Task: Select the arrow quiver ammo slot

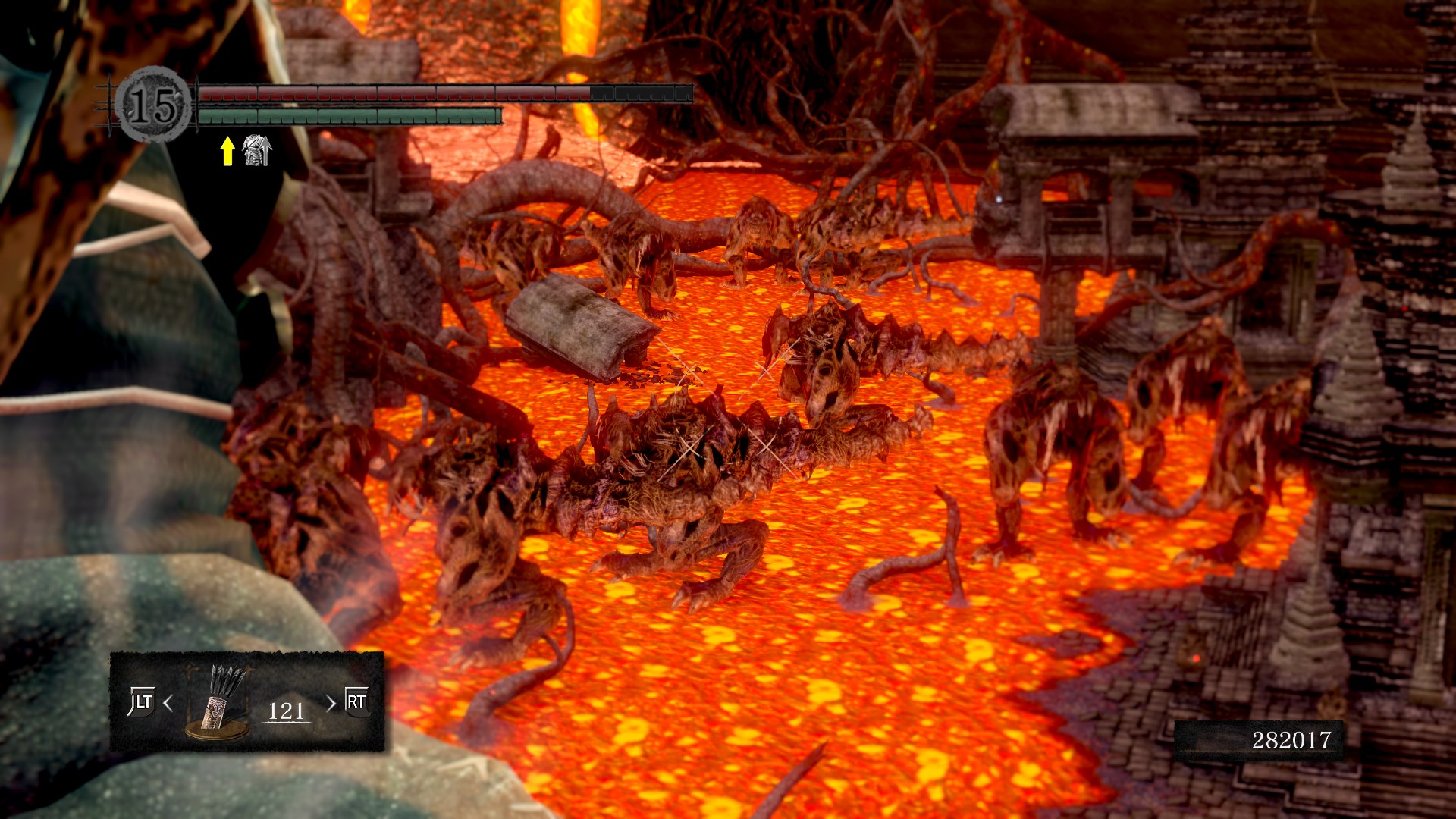Action: point(218,701)
